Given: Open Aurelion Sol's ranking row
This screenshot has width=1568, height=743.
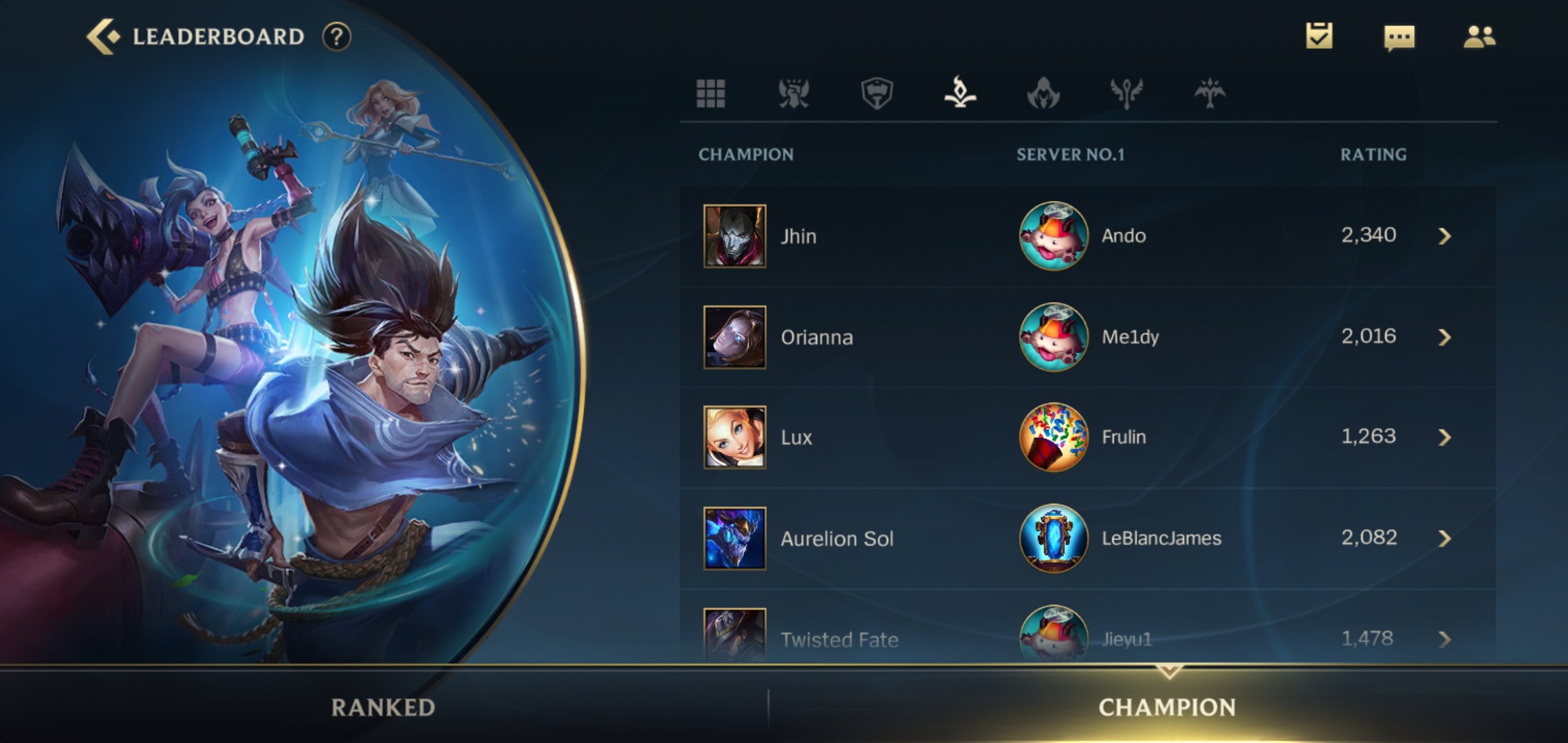Looking at the screenshot, I should point(1087,538).
